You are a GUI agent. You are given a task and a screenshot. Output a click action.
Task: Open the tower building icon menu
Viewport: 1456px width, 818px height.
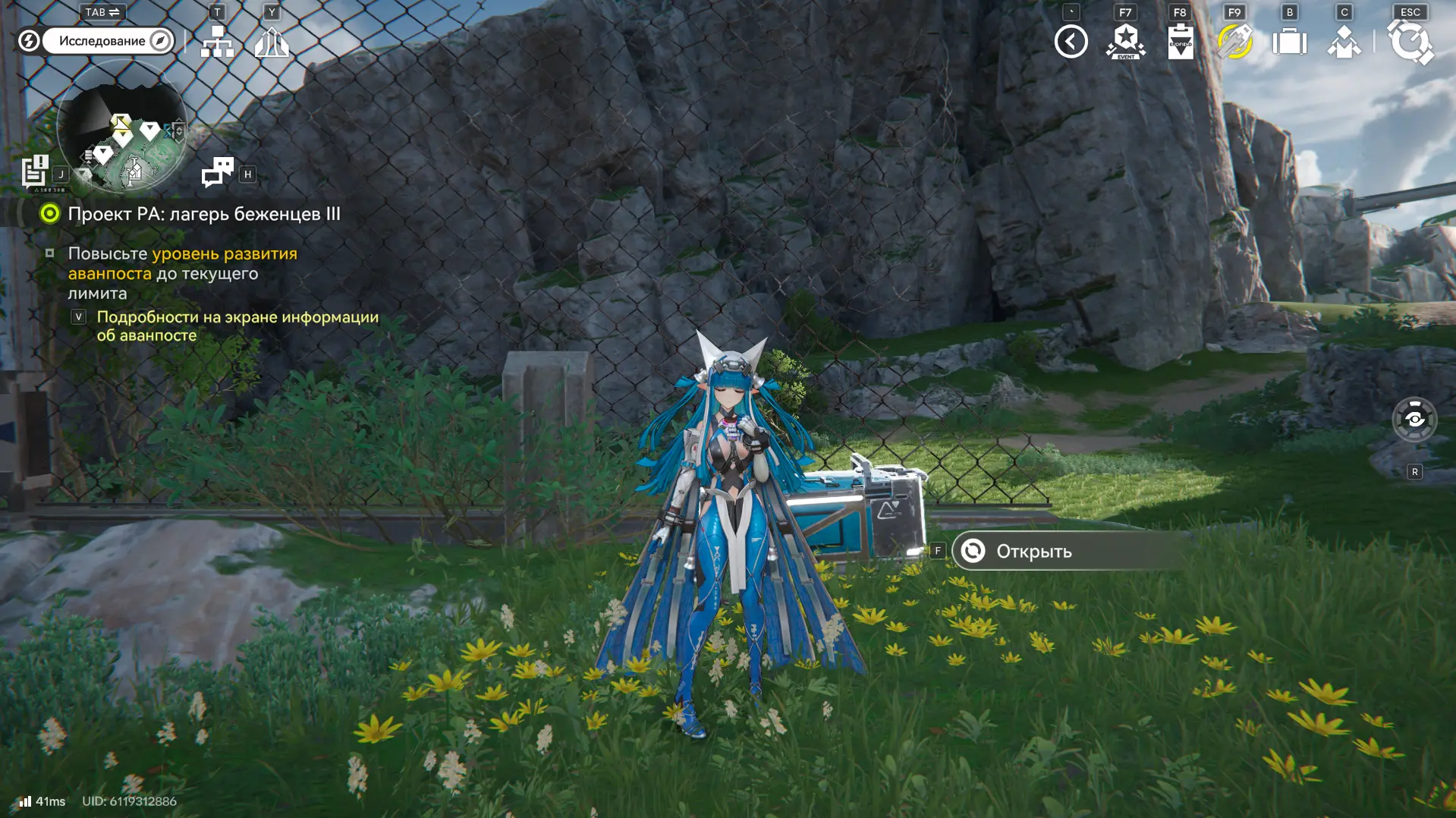click(272, 42)
